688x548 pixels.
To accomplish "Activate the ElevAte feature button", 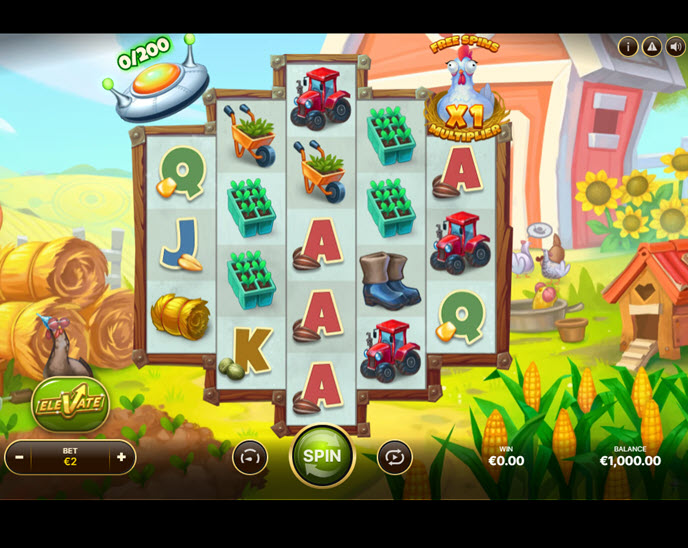I will click(x=69, y=405).
